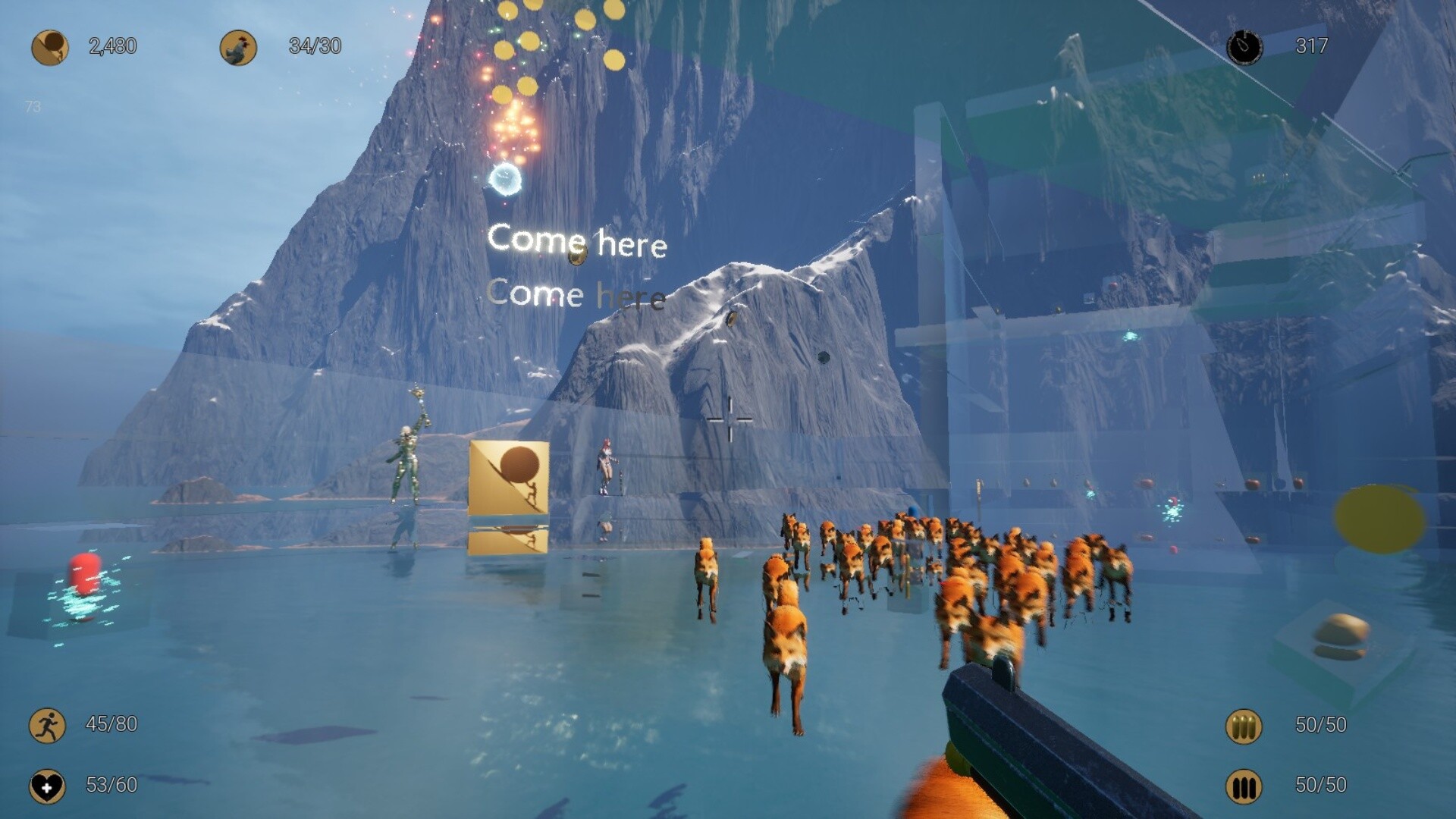Expand the faded second Come here prompt
1456x819 pixels.
coord(578,294)
